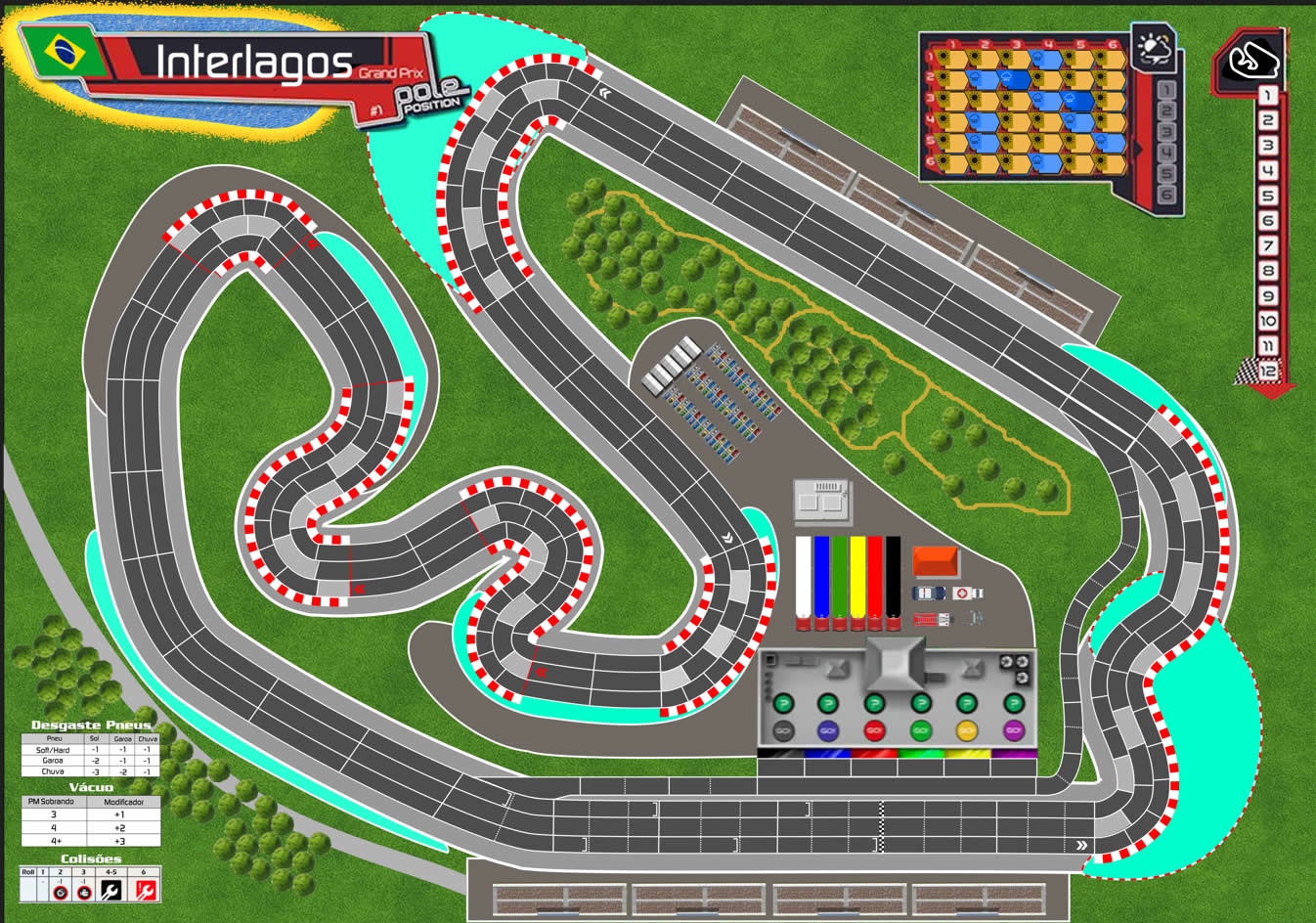The image size is (1316, 923).
Task: Select the tire icon in the Colisões table
Action: click(x=61, y=893)
